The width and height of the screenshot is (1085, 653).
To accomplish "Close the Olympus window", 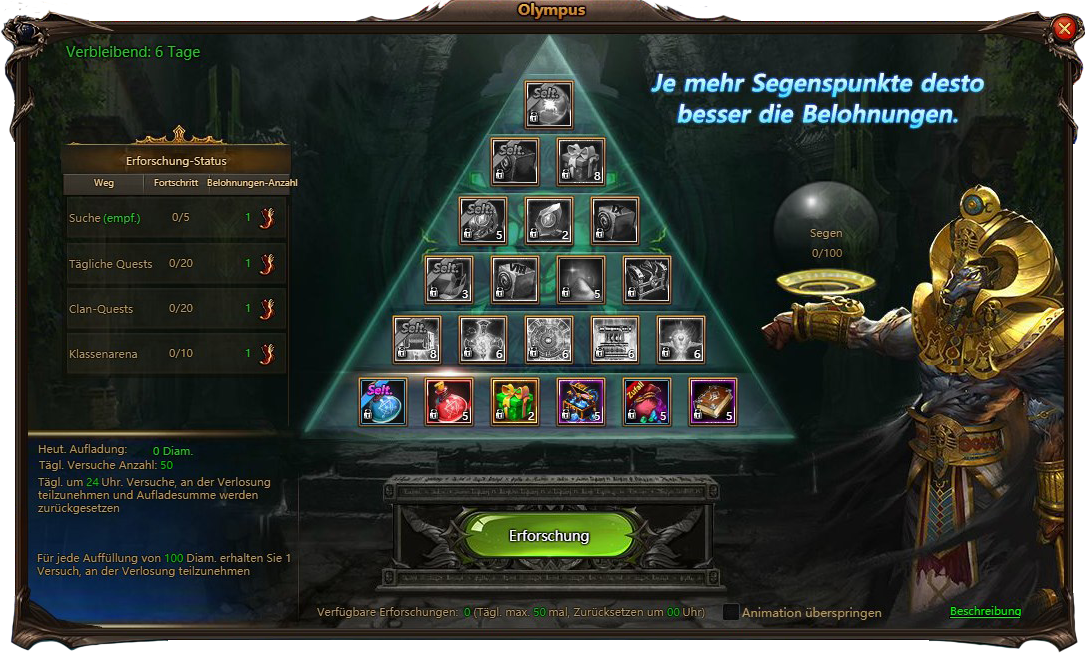I will coord(1063,29).
